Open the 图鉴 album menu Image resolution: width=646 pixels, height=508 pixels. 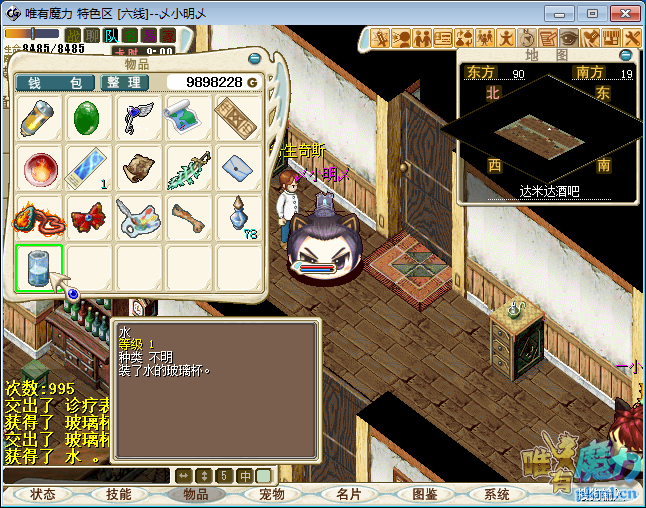[x=424, y=494]
